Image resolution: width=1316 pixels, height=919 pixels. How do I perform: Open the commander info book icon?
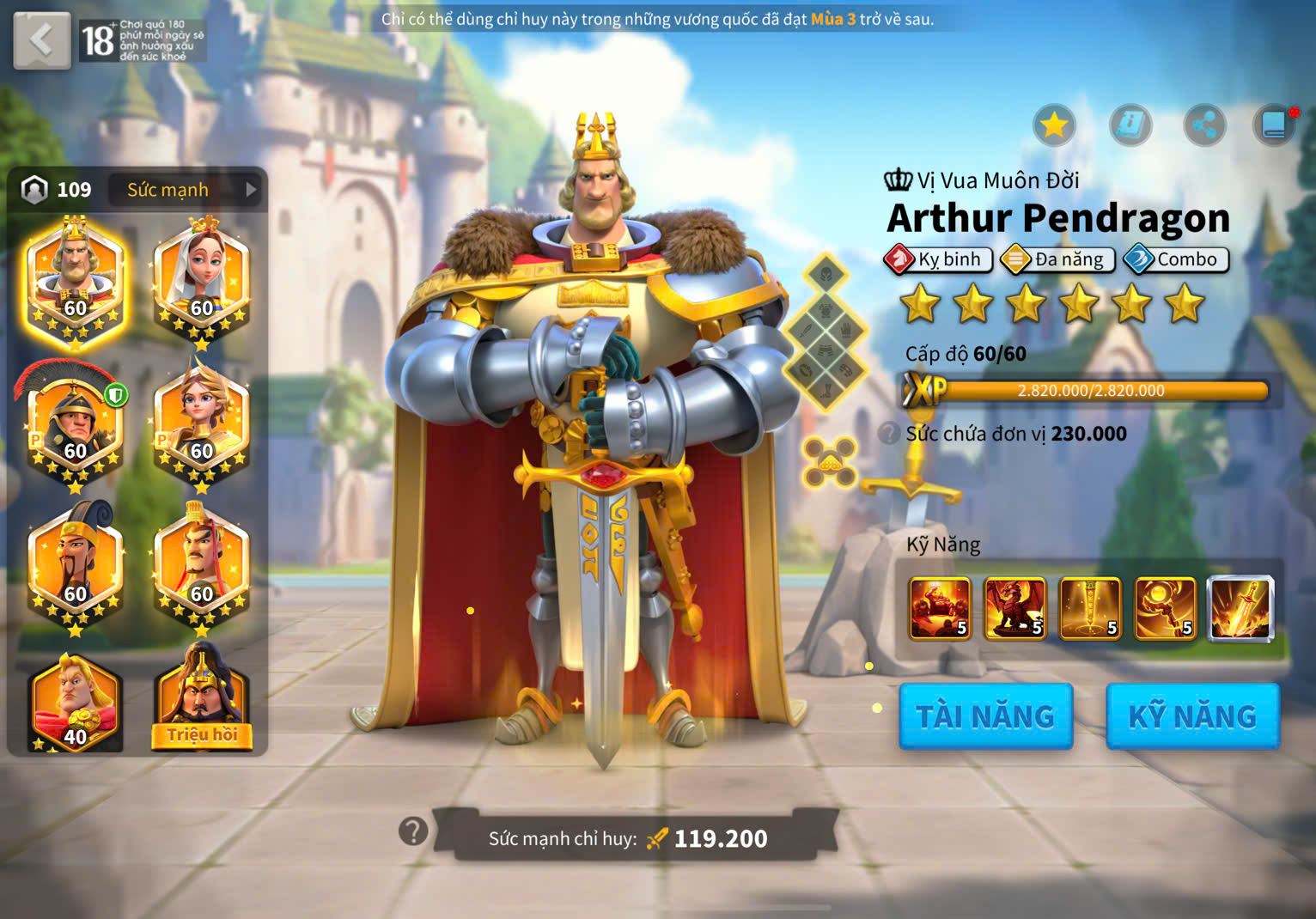pyautogui.click(x=1130, y=126)
